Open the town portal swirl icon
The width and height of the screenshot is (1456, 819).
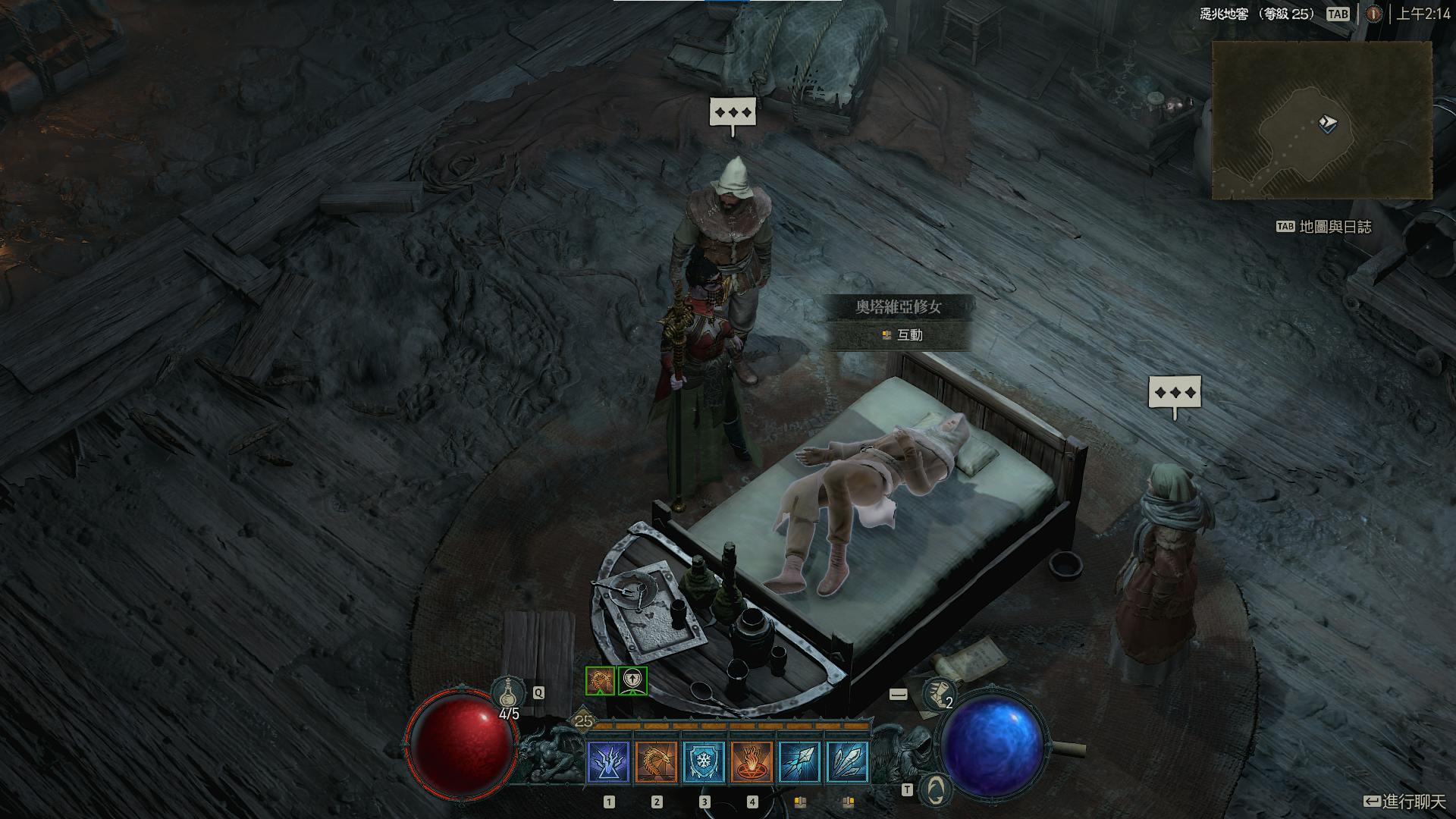pos(935,789)
